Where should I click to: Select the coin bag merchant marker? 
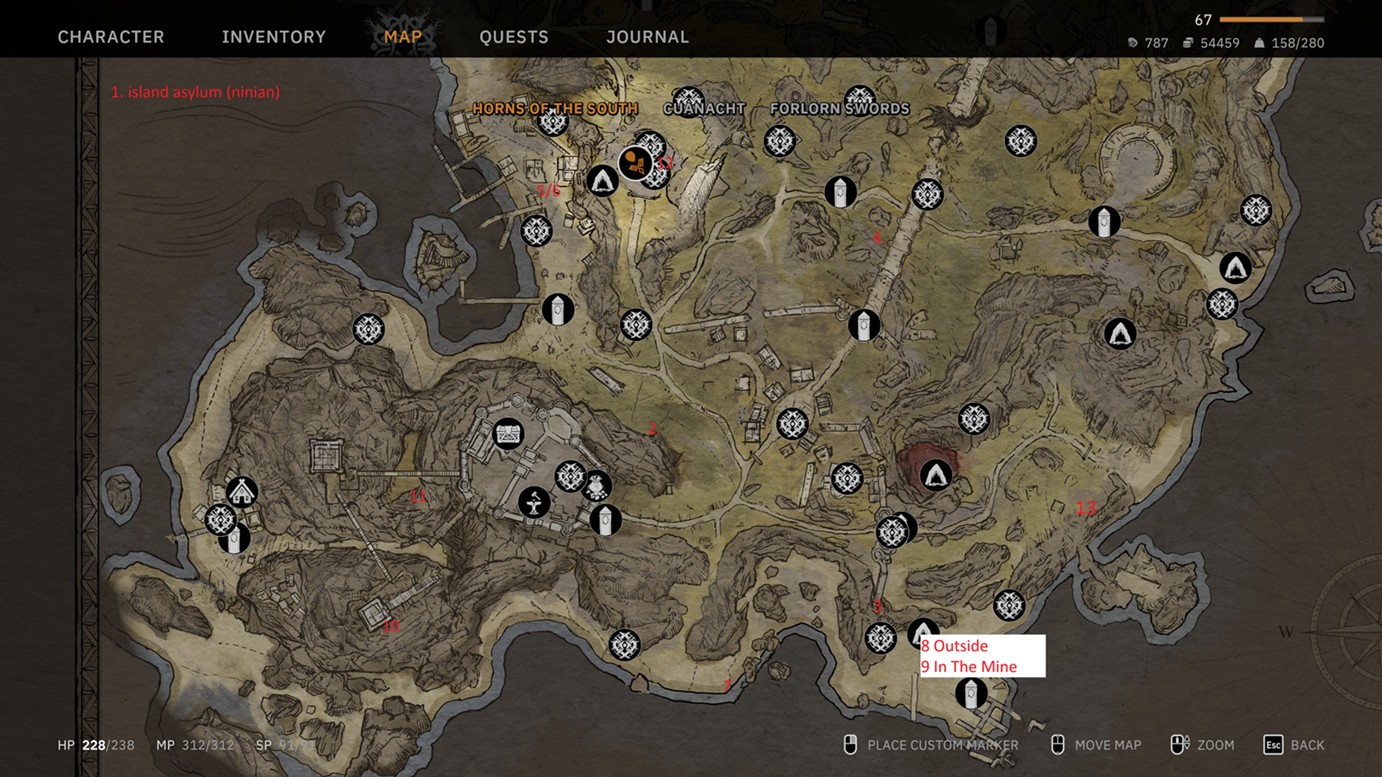pos(596,487)
